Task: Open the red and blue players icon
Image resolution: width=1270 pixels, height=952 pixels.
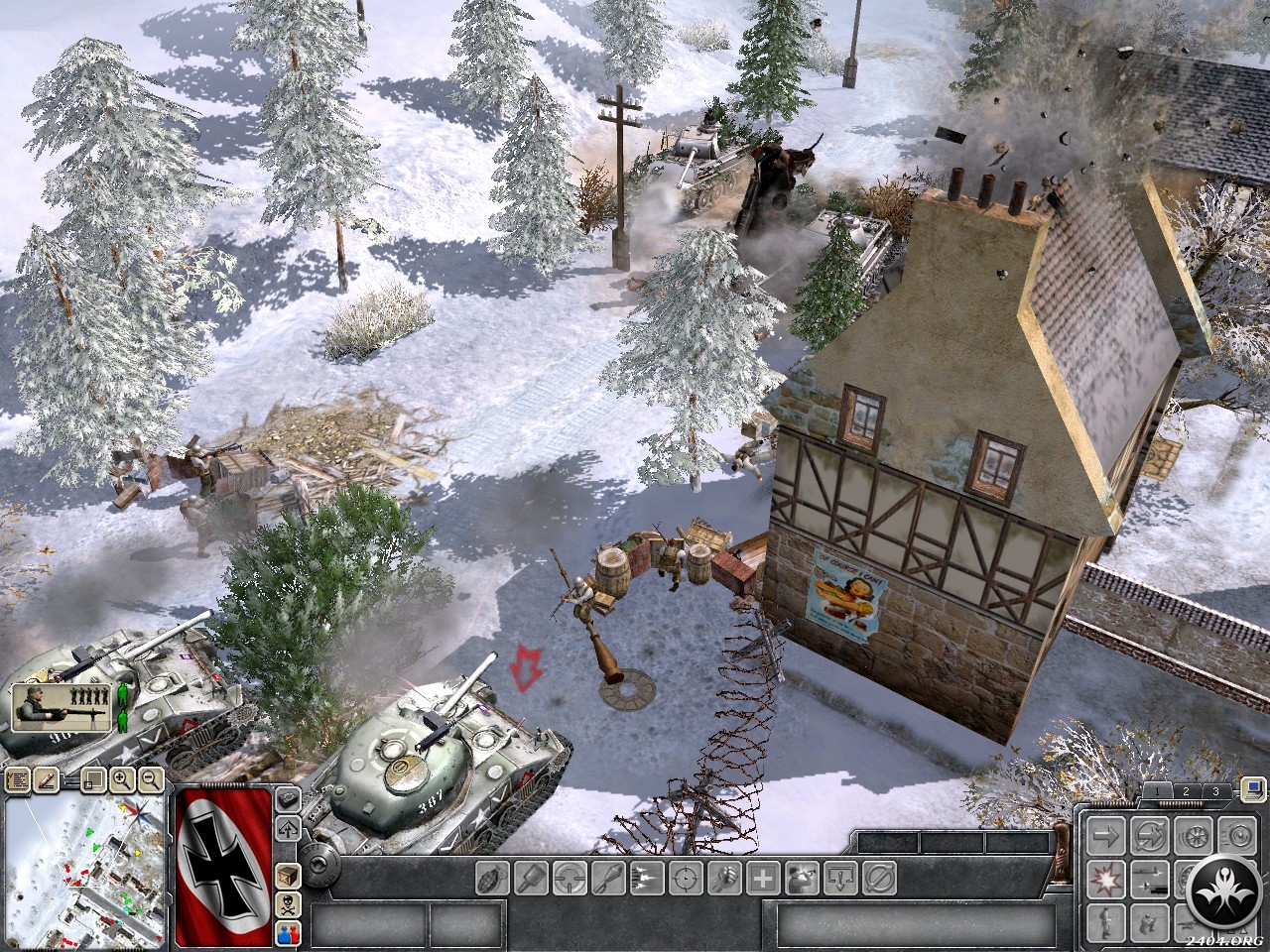Action: [288, 931]
